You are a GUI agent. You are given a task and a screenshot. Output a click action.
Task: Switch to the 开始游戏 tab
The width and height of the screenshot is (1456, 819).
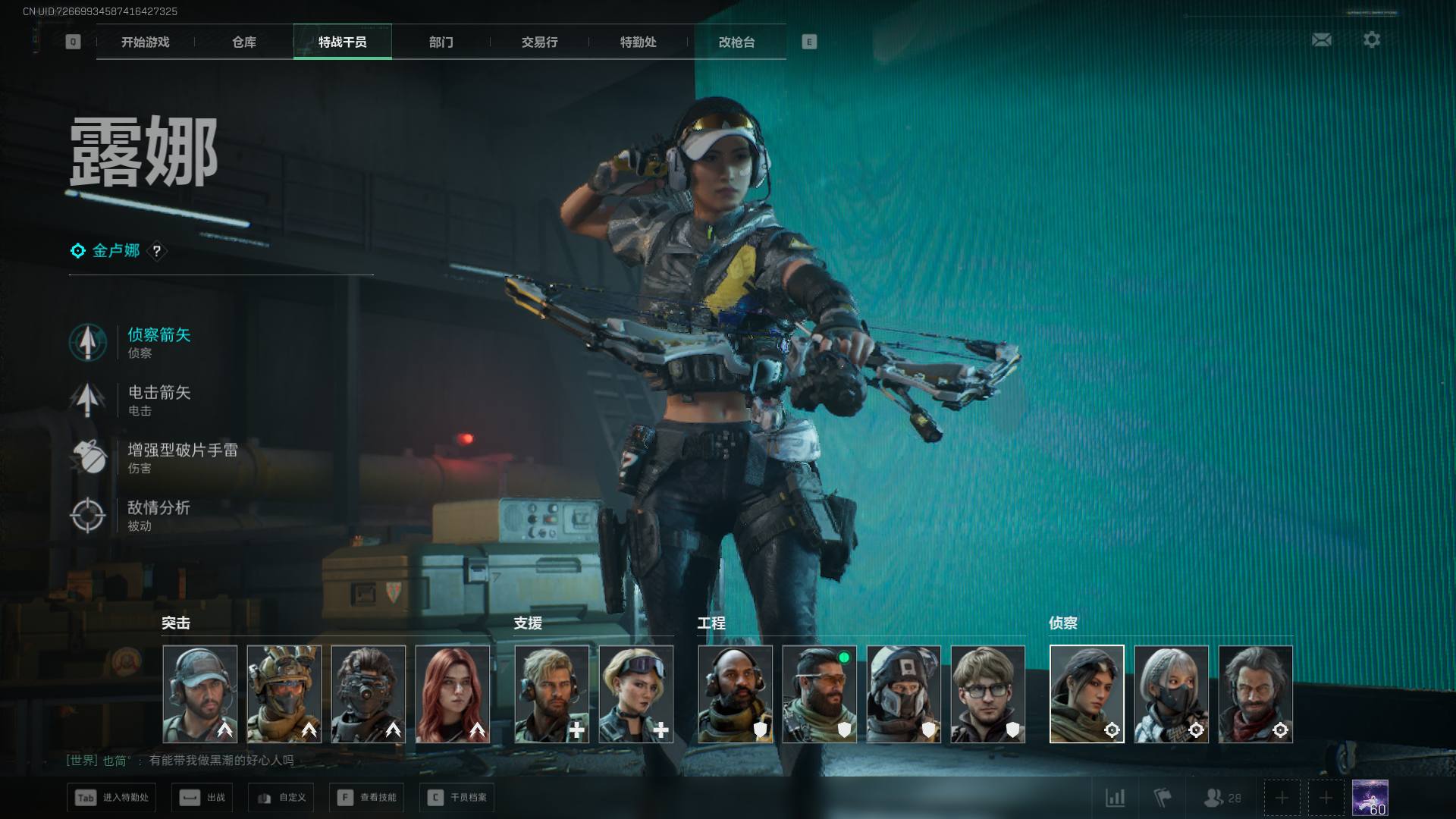145,42
